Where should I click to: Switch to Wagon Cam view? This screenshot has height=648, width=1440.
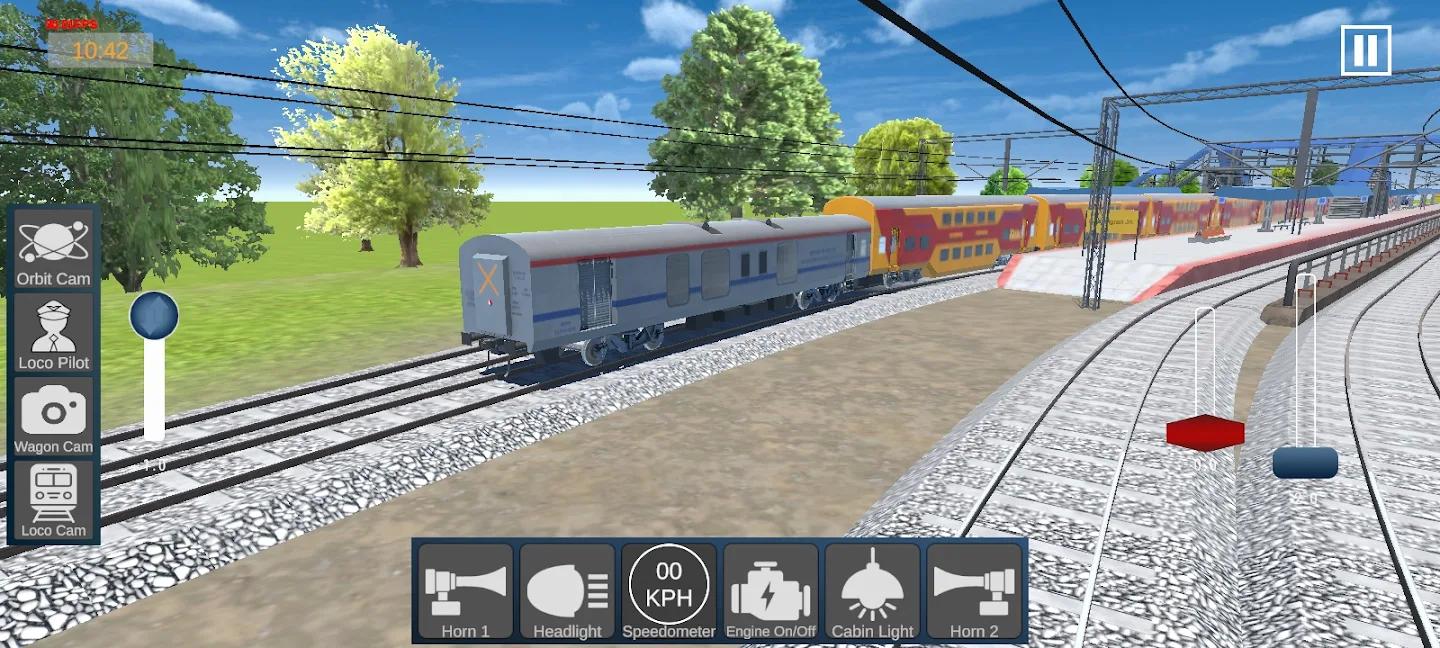(x=54, y=417)
